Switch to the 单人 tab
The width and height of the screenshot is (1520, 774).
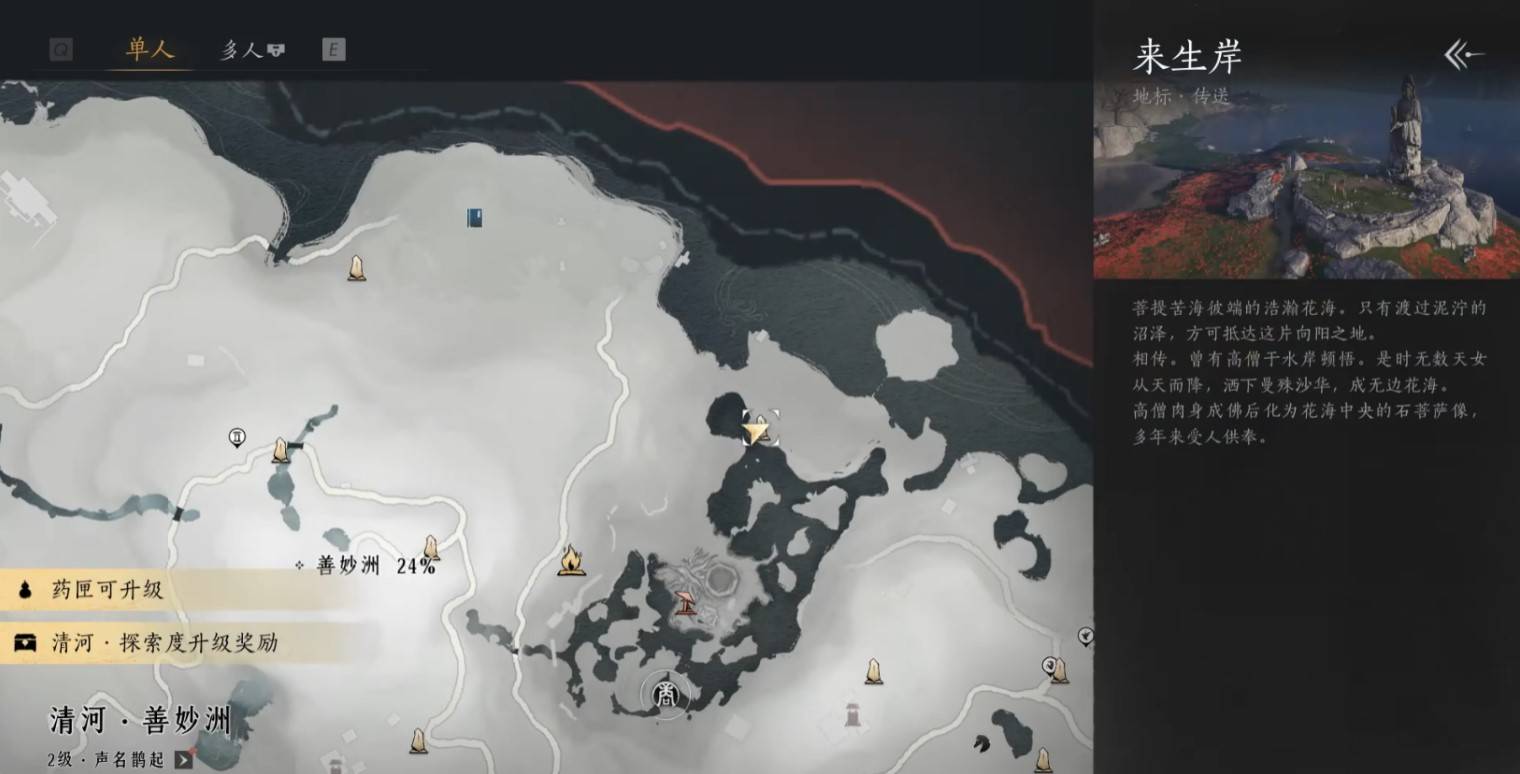click(x=149, y=49)
